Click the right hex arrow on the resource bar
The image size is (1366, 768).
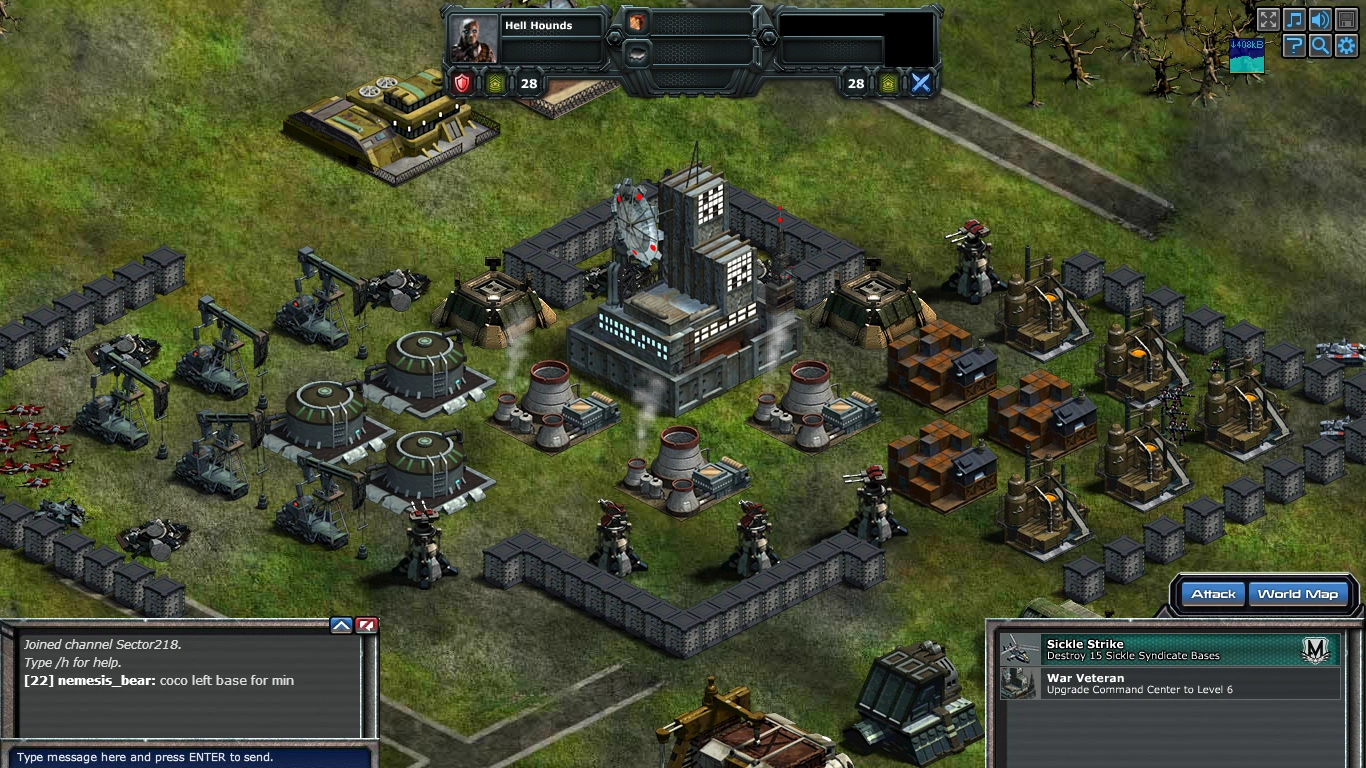pos(768,39)
